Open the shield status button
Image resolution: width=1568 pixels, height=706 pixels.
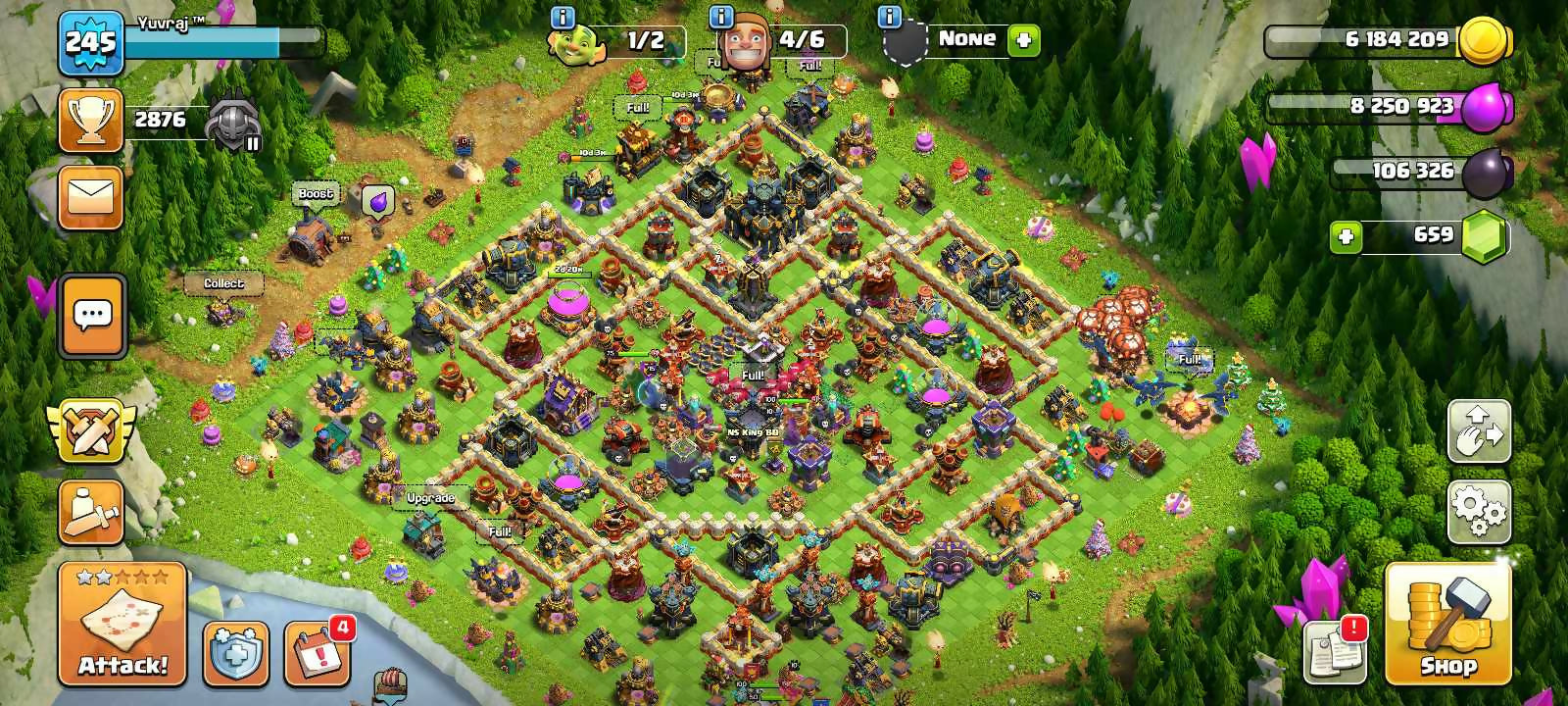pyautogui.click(x=235, y=652)
